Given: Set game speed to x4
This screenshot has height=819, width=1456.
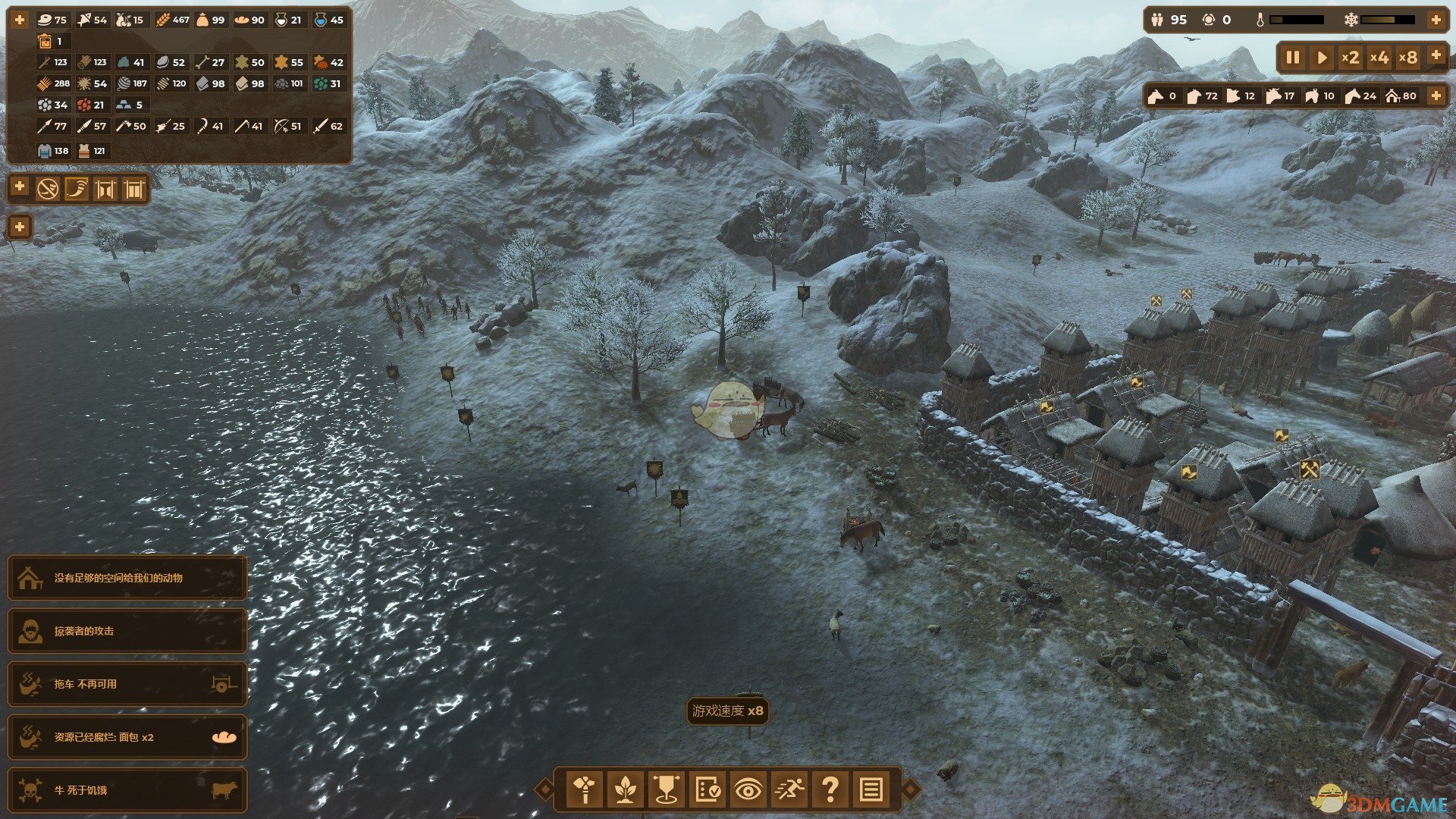Looking at the screenshot, I should point(1379,58).
